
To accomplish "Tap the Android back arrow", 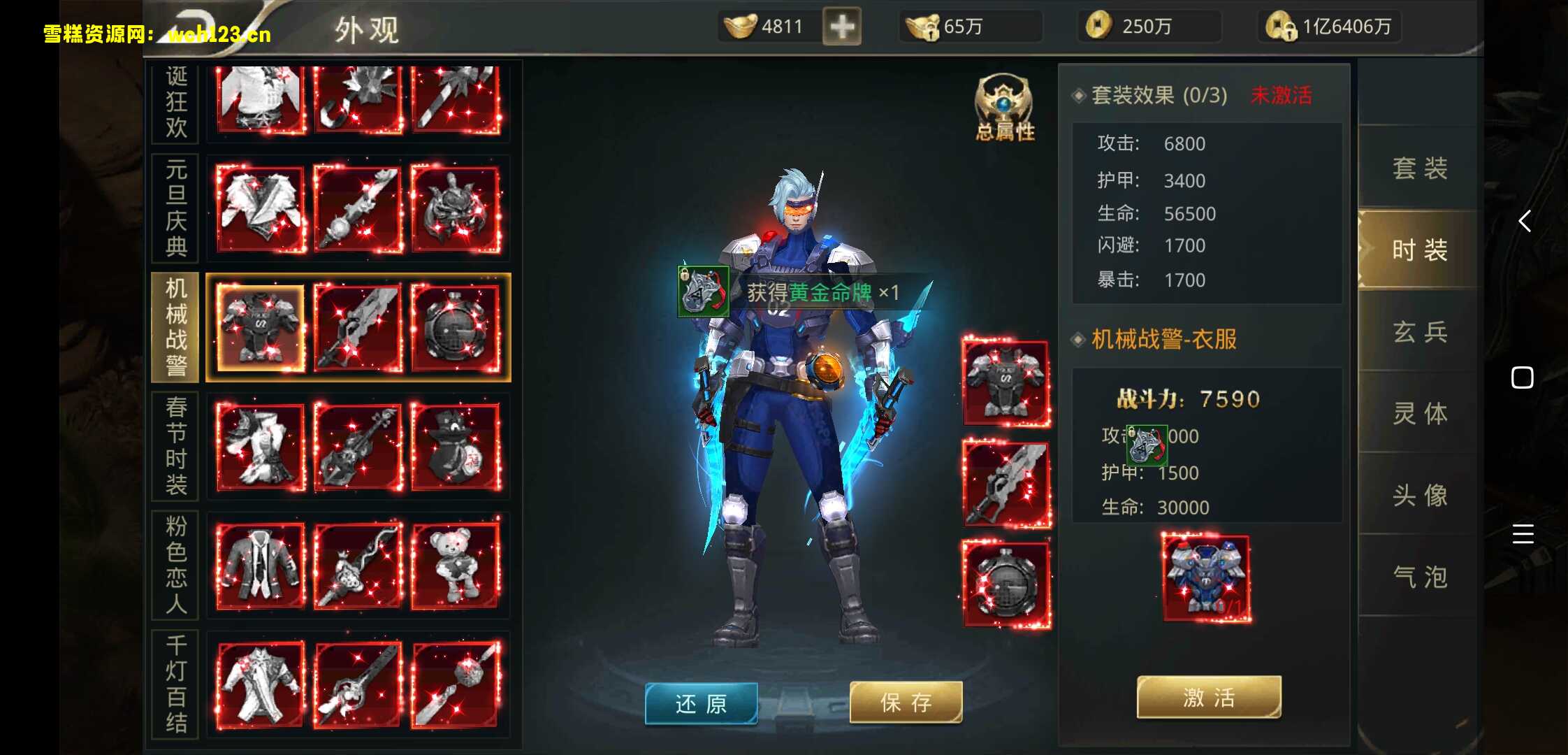I will [1524, 221].
